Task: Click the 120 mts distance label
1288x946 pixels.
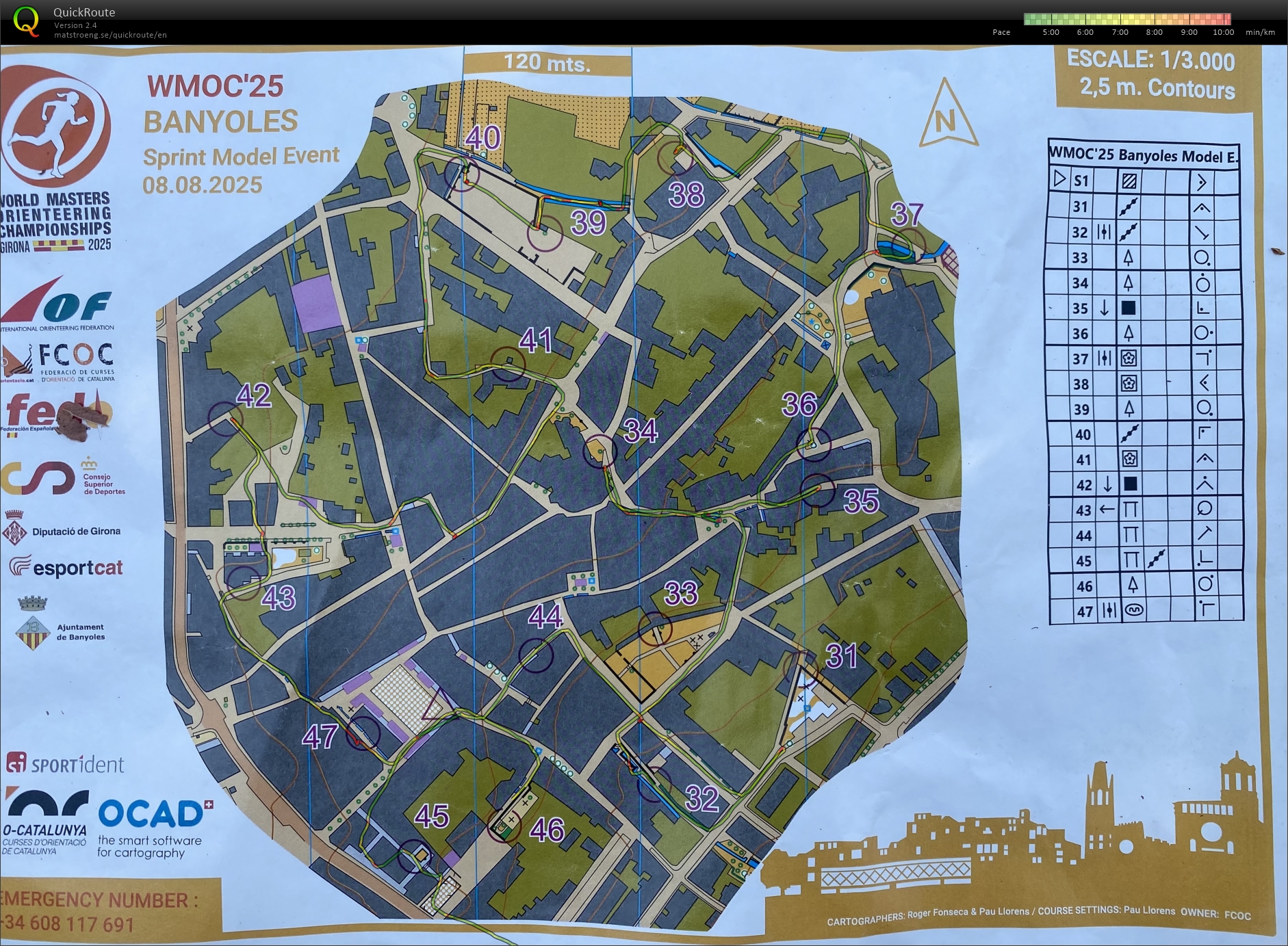Action: tap(545, 62)
